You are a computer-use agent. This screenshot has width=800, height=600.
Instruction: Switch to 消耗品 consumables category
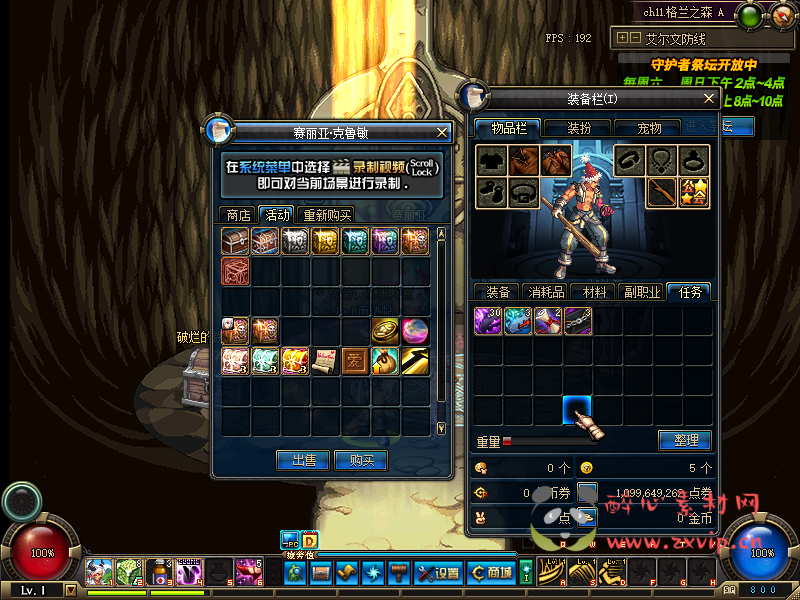pos(546,292)
